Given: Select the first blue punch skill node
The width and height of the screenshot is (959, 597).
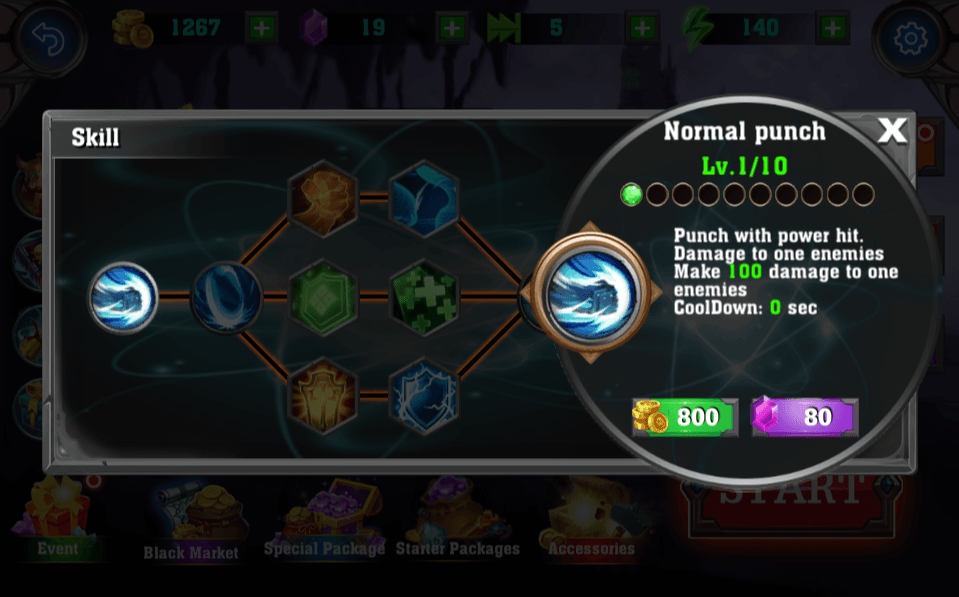Looking at the screenshot, I should [x=124, y=296].
